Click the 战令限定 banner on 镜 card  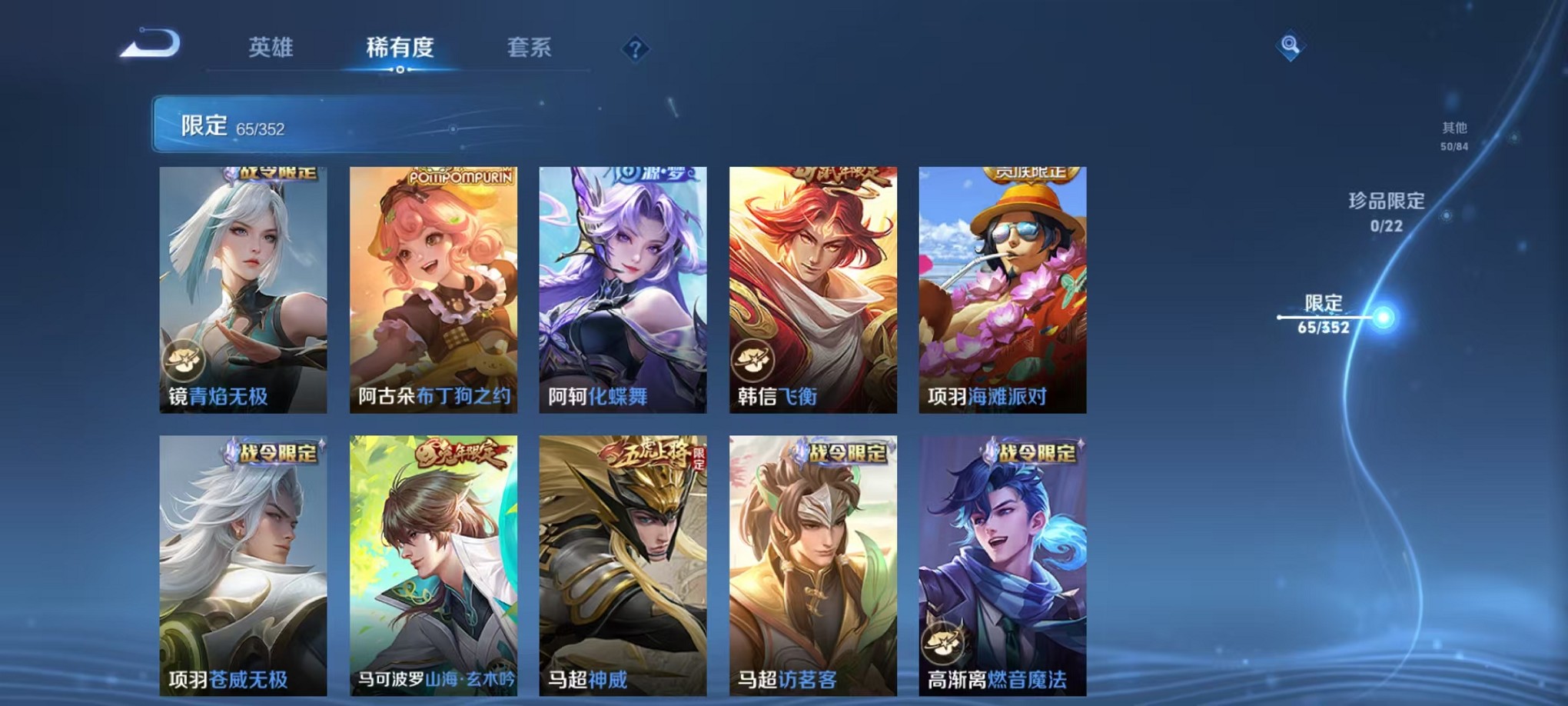[x=270, y=174]
